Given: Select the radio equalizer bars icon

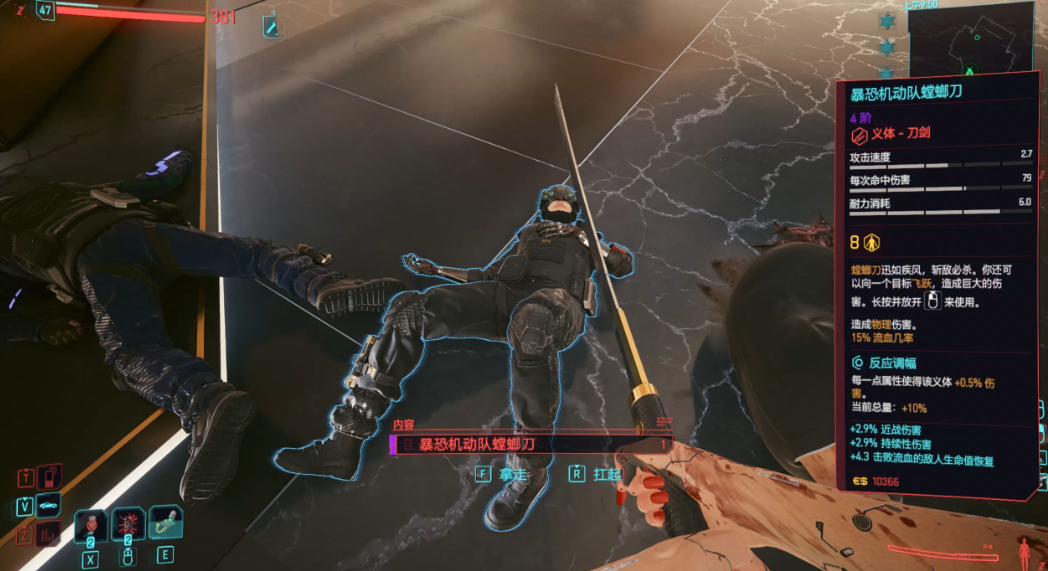Looking at the screenshot, I should (x=48, y=534).
